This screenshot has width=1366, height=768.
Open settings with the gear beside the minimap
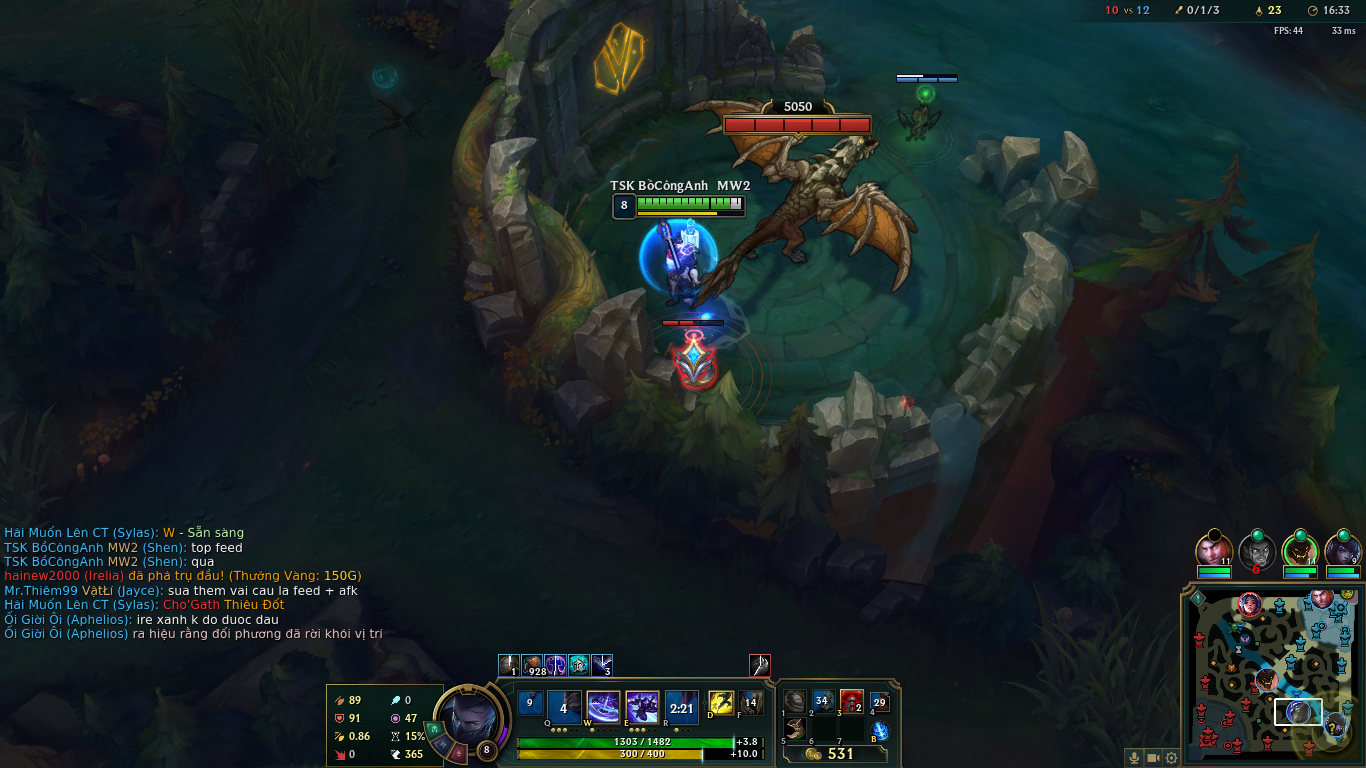pyautogui.click(x=1171, y=758)
